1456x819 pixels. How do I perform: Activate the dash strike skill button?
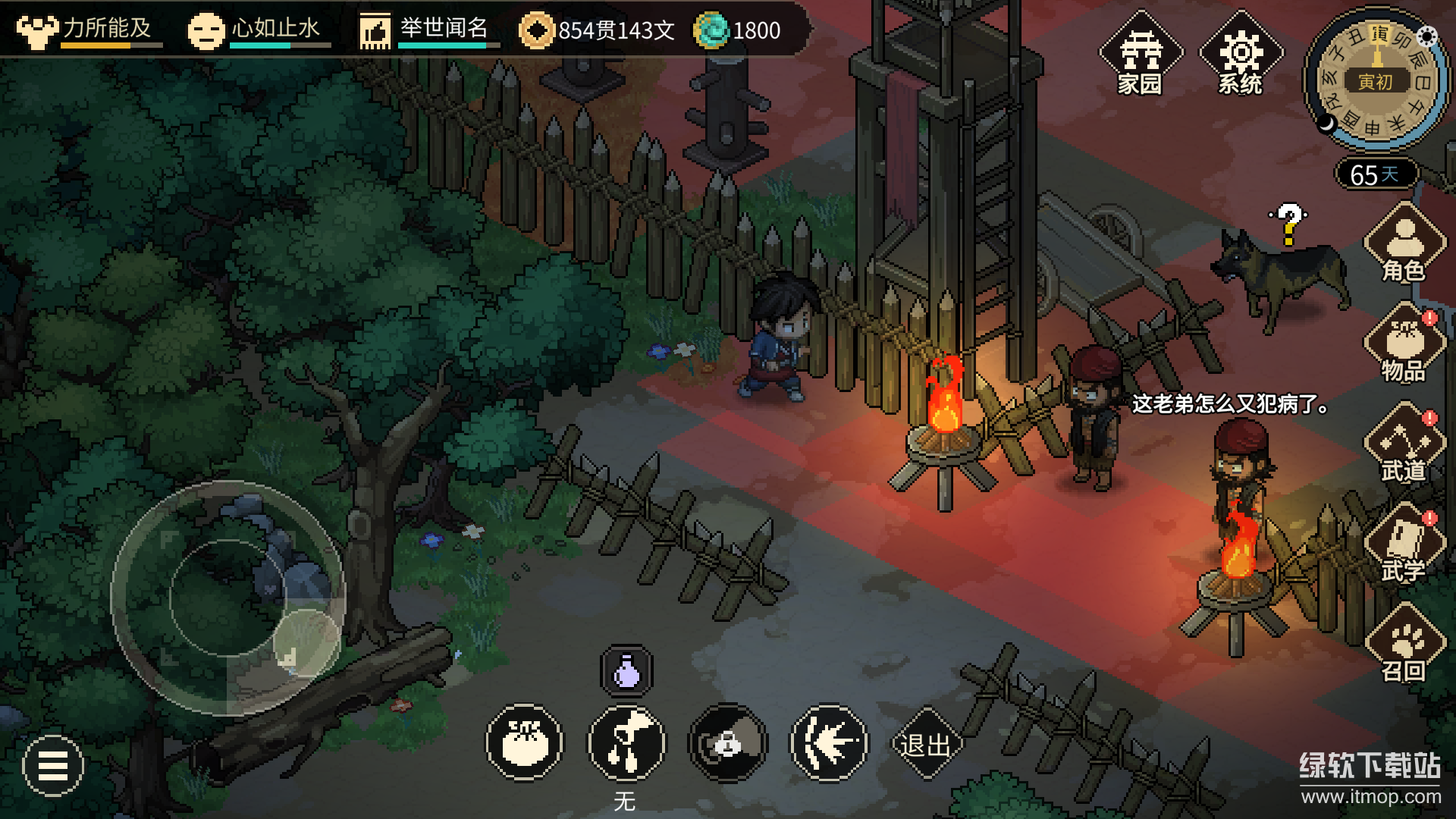(829, 743)
